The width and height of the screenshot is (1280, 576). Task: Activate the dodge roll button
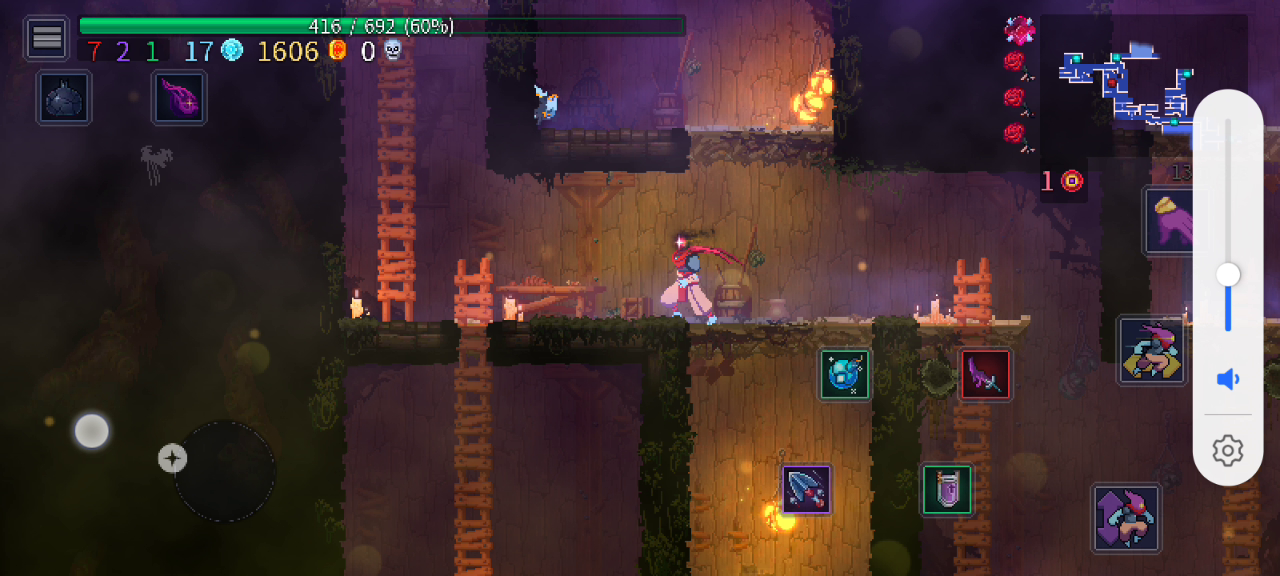[1151, 350]
